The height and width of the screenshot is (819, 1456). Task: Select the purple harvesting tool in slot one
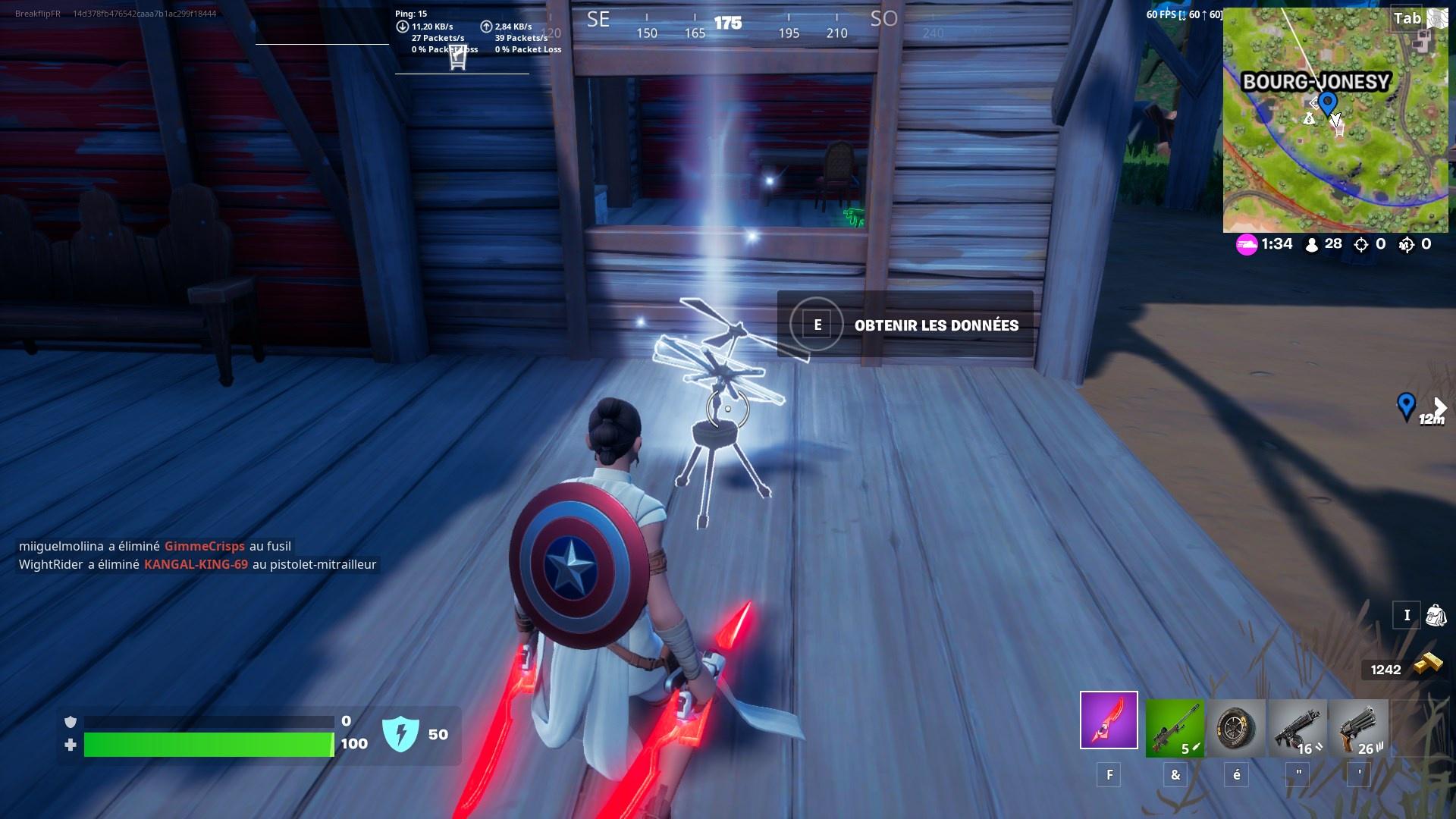1109,720
